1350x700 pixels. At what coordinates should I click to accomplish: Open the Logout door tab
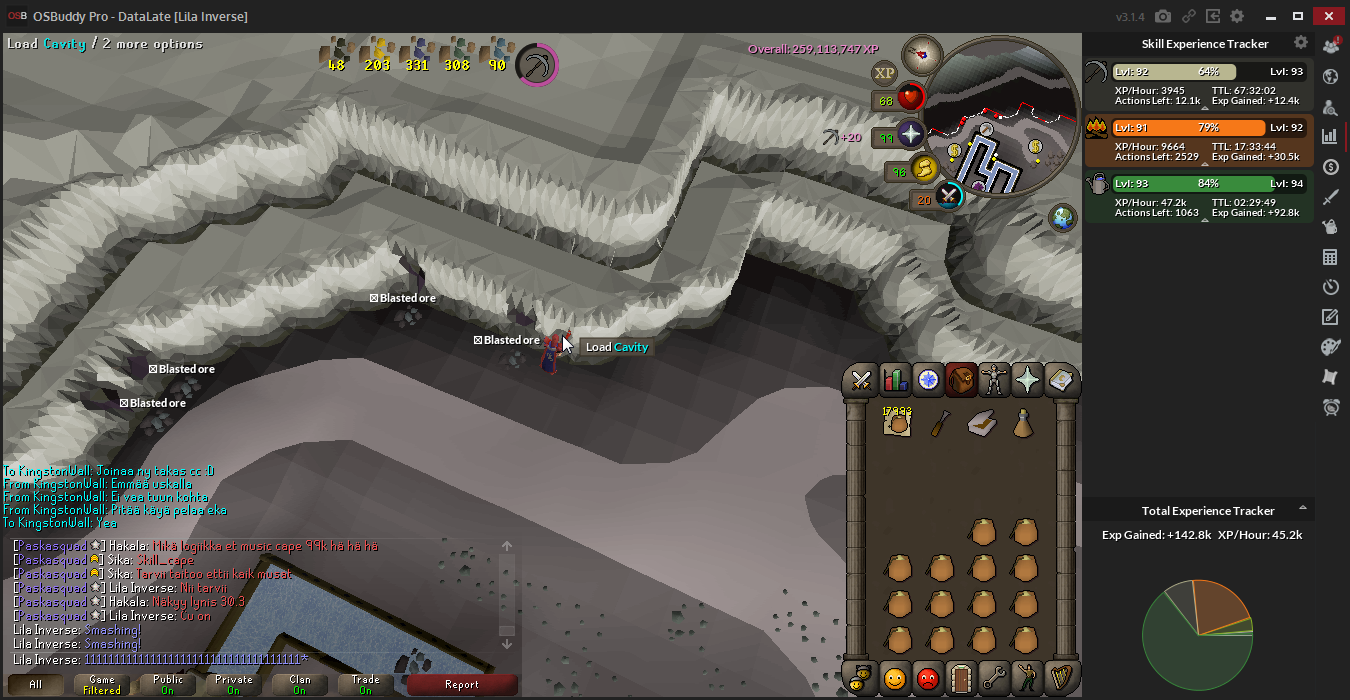click(x=961, y=678)
